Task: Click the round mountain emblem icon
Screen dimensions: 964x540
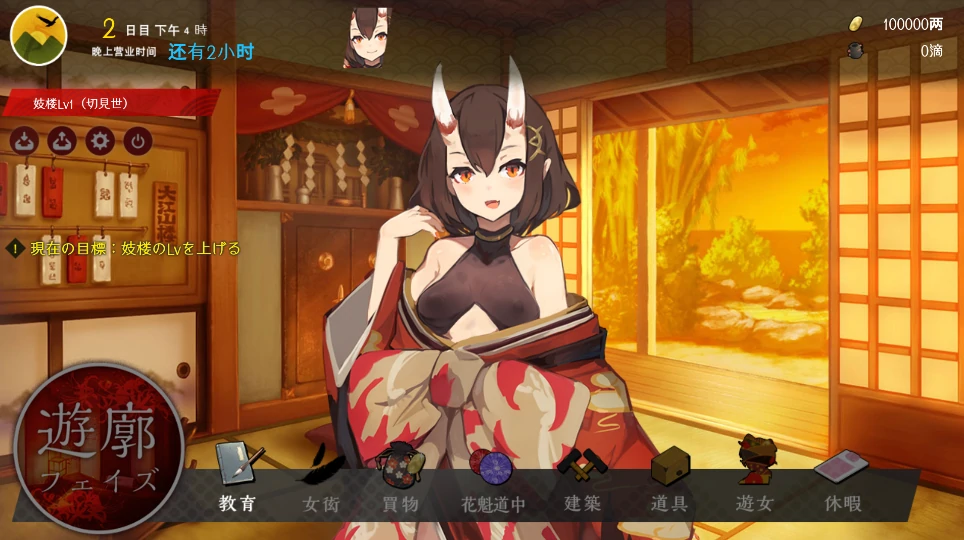Action: tap(38, 35)
